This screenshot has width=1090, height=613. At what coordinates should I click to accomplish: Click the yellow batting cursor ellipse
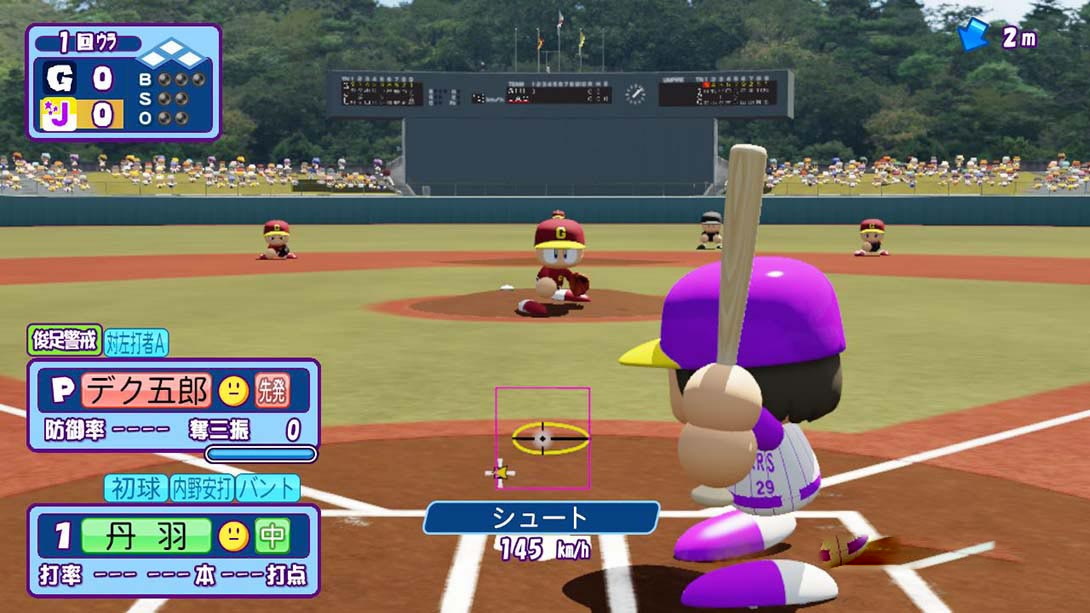pos(549,438)
